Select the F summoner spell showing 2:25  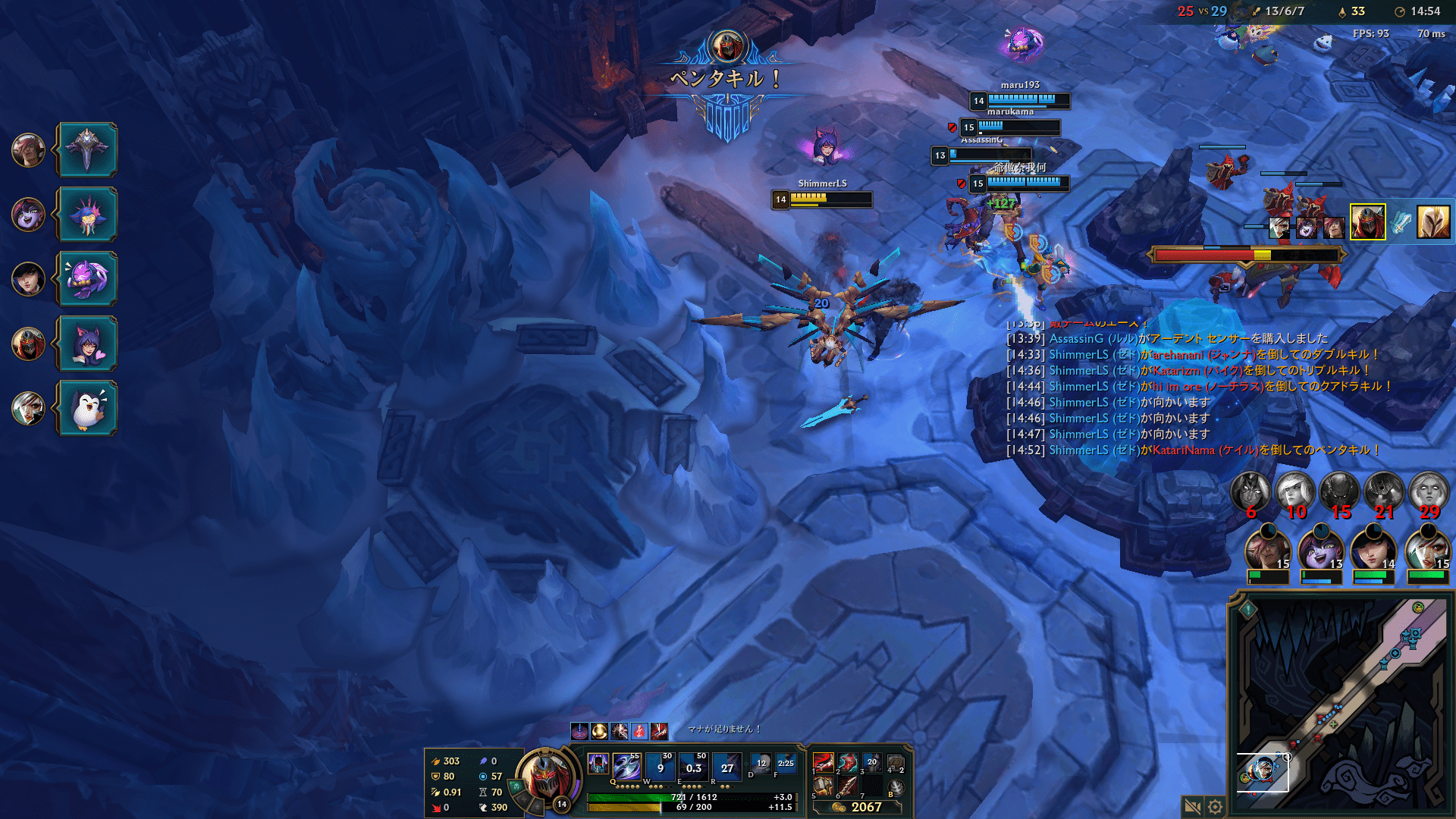coord(786,764)
